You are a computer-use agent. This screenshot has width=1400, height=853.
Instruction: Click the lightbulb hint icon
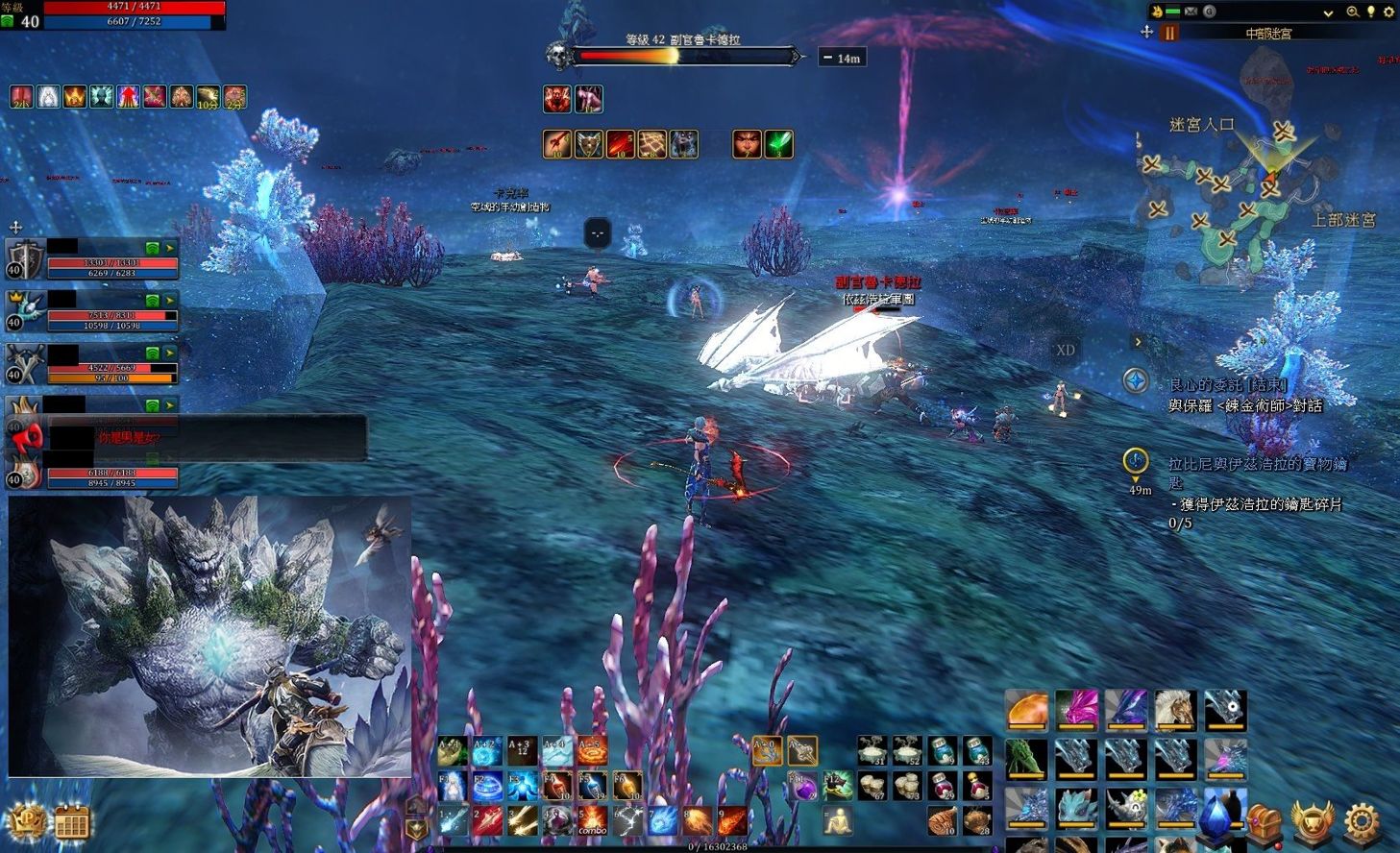1370,12
